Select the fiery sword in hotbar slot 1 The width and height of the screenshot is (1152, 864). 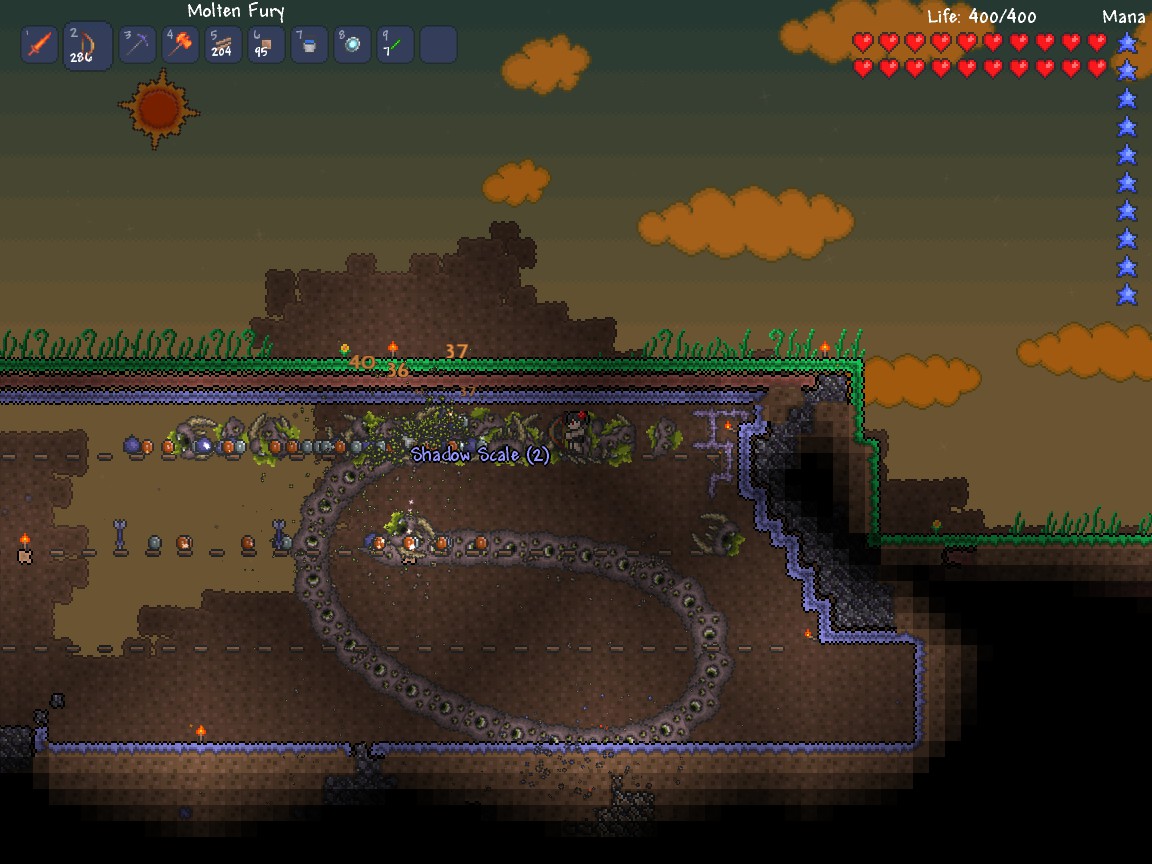[x=40, y=45]
